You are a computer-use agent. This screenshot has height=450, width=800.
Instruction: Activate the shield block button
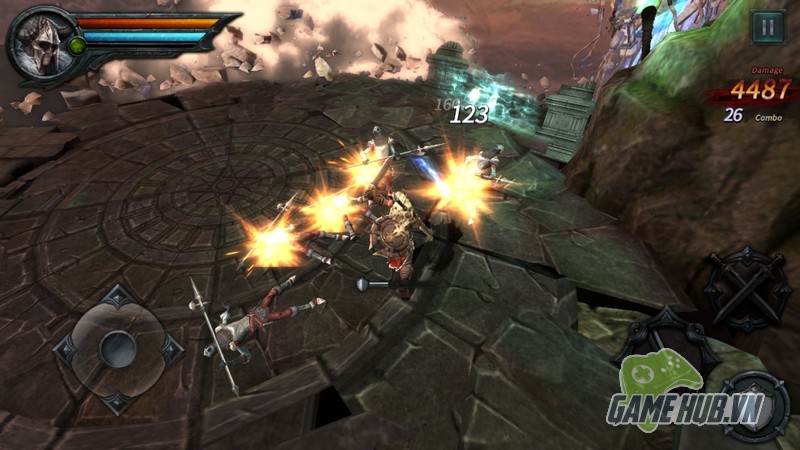click(755, 407)
